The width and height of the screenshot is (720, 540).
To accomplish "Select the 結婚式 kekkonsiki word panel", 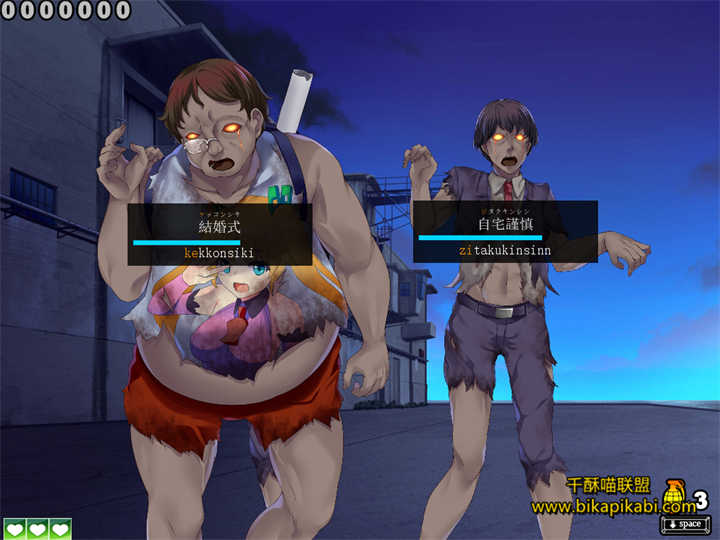I will [x=219, y=235].
